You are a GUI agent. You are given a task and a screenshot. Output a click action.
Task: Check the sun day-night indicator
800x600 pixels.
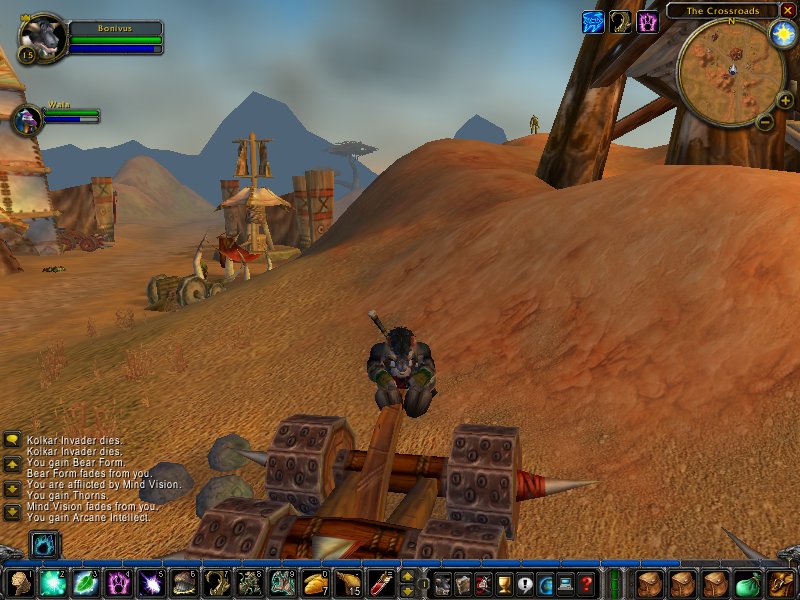[x=781, y=33]
